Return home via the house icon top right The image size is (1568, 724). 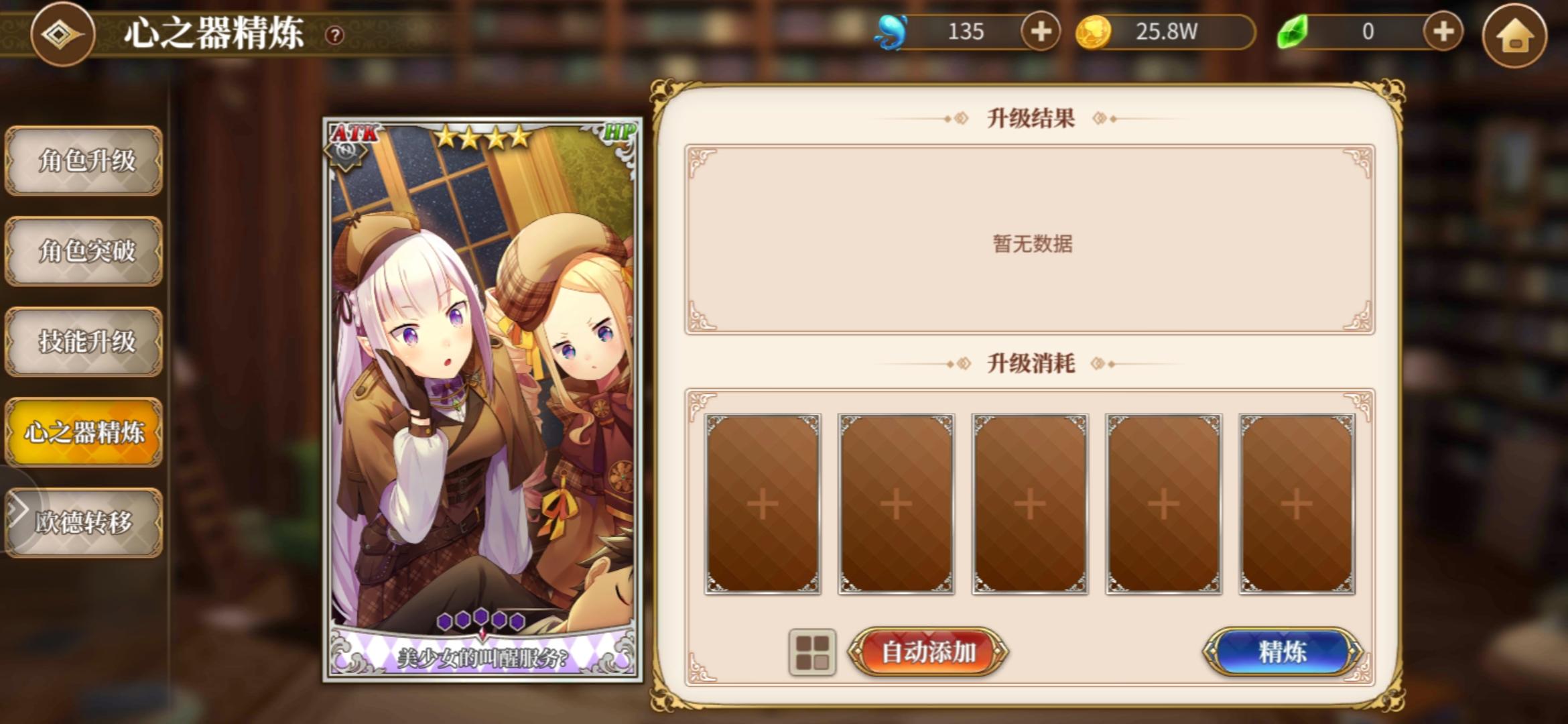[x=1516, y=37]
